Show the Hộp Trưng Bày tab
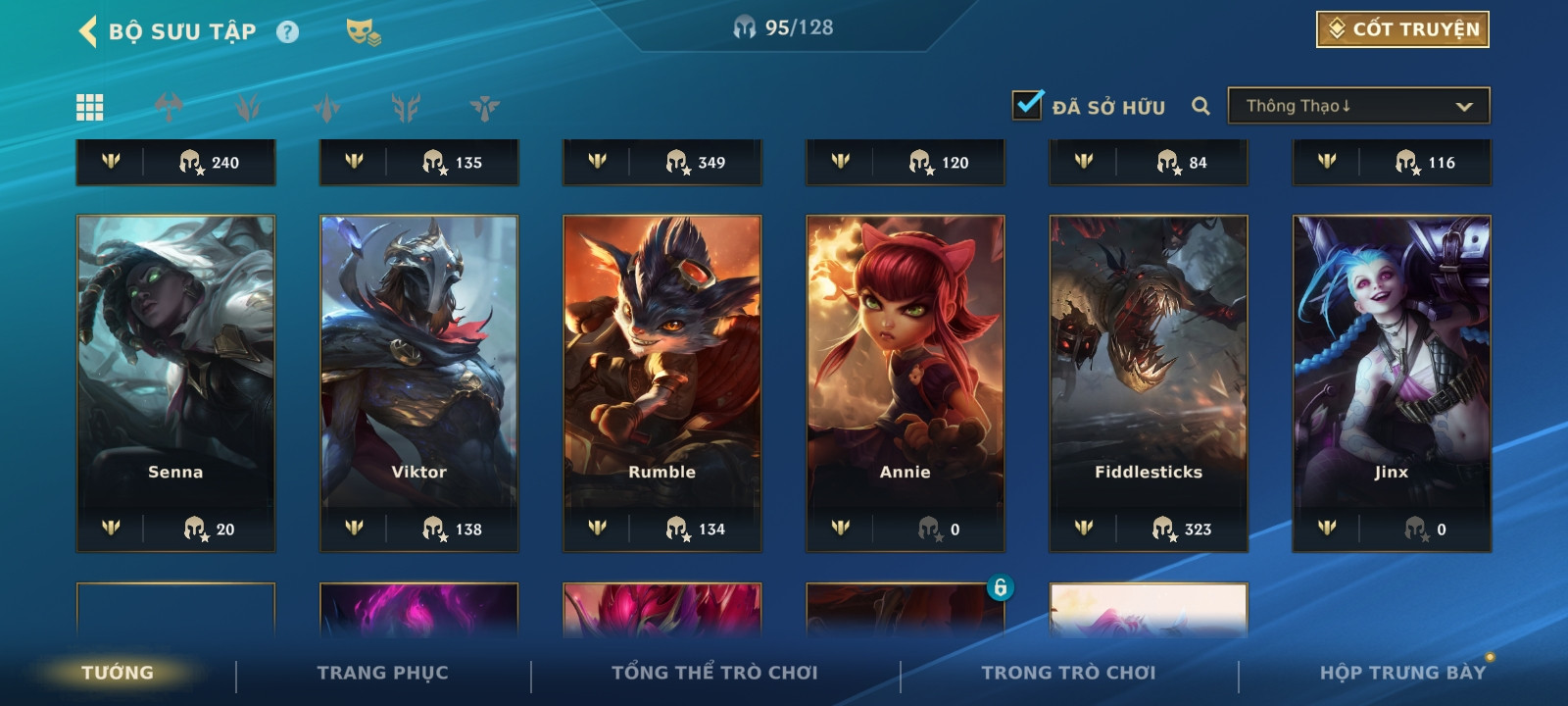Screen dimensions: 1568x706 point(1402,673)
